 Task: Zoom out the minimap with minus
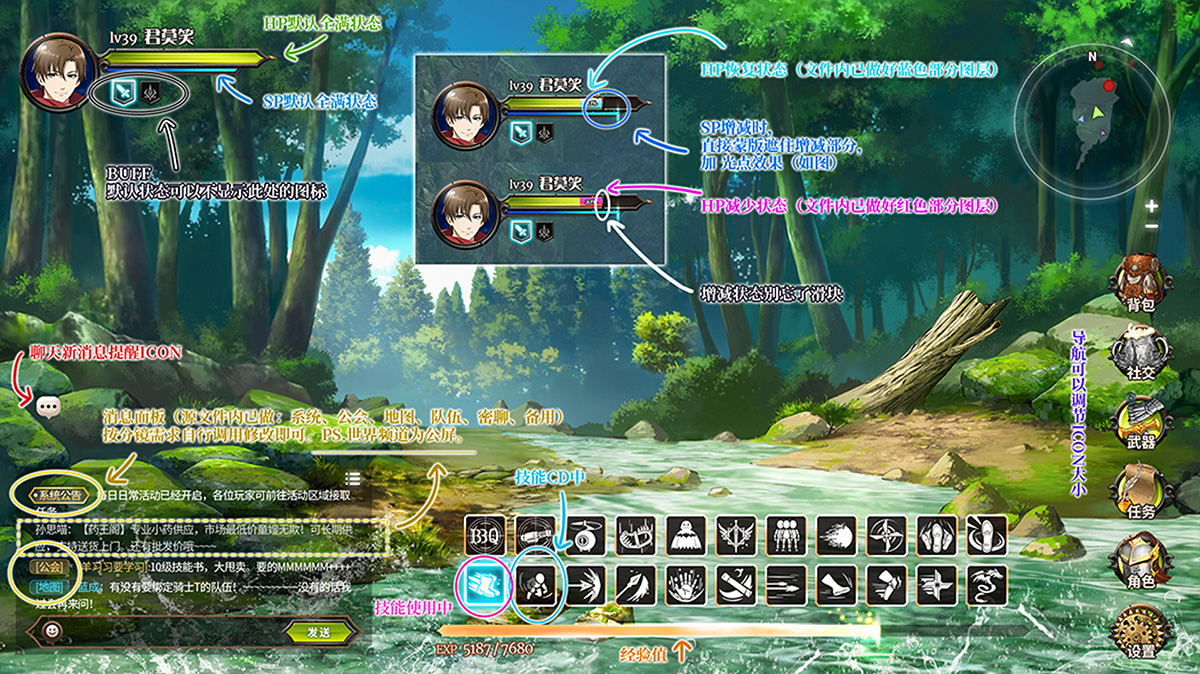[x=1152, y=226]
